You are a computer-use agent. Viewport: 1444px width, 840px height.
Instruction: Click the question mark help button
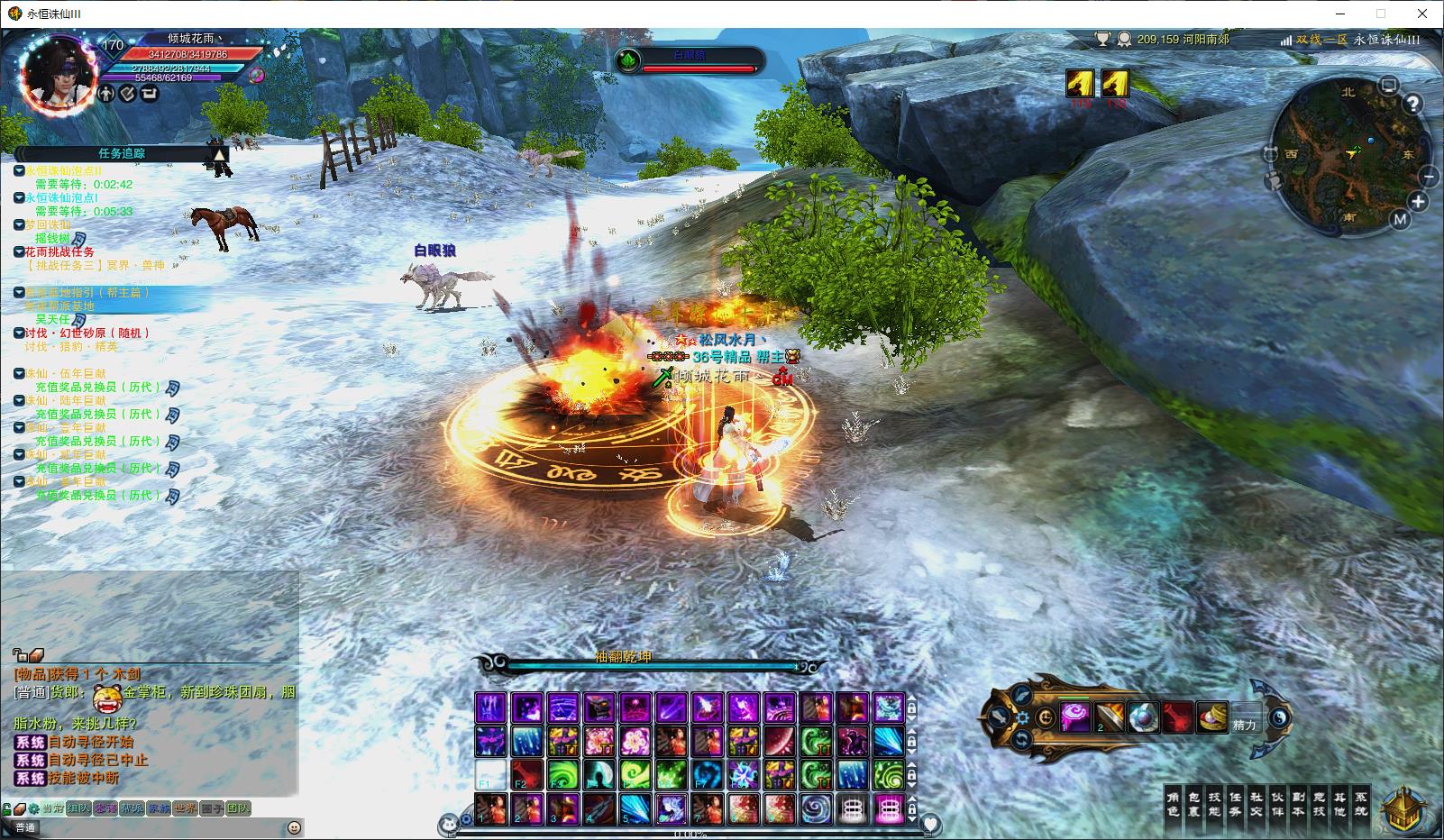[x=1412, y=104]
